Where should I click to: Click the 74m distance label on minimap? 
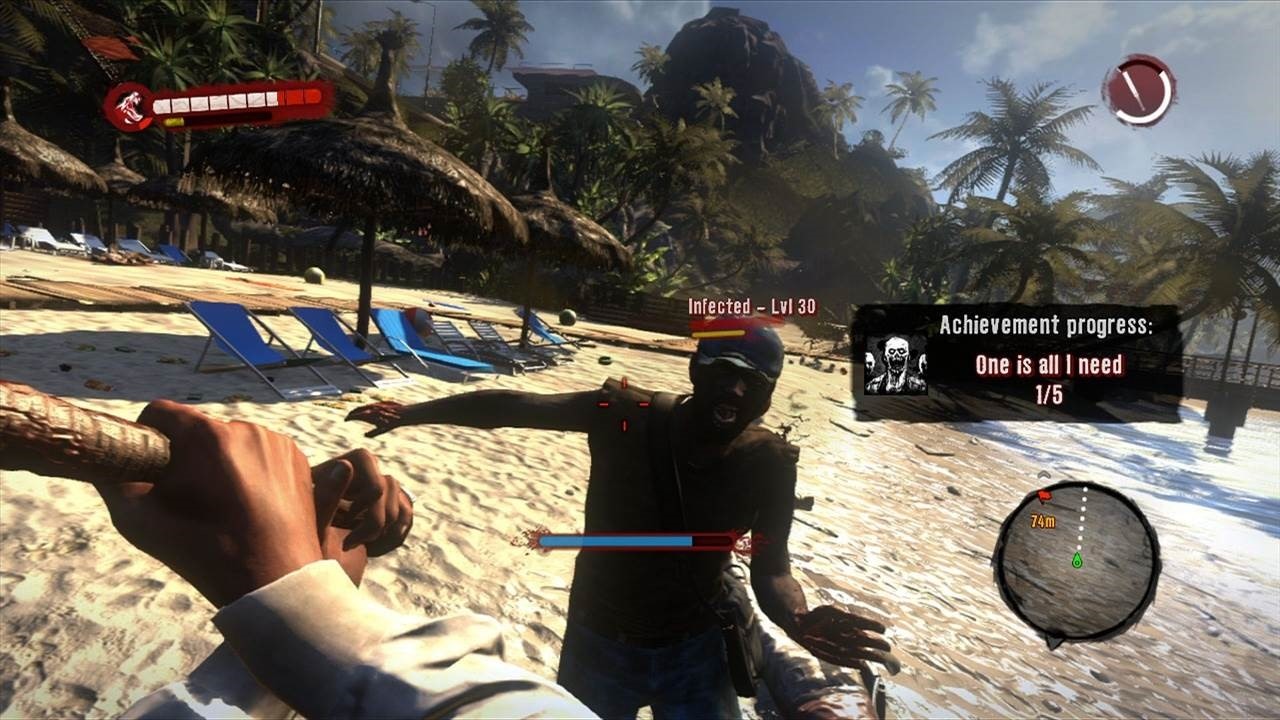pos(1043,521)
